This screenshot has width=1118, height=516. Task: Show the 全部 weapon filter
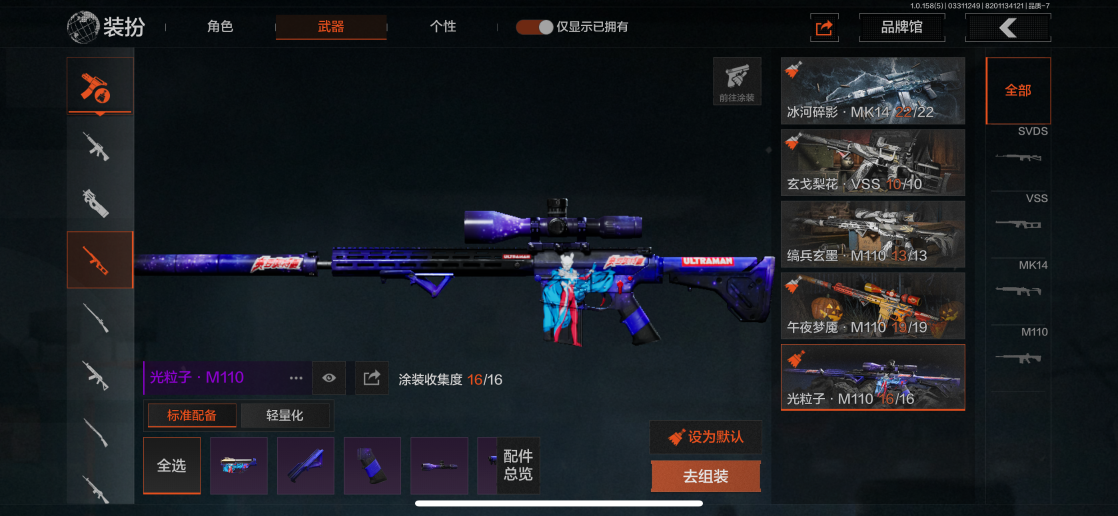[1018, 90]
